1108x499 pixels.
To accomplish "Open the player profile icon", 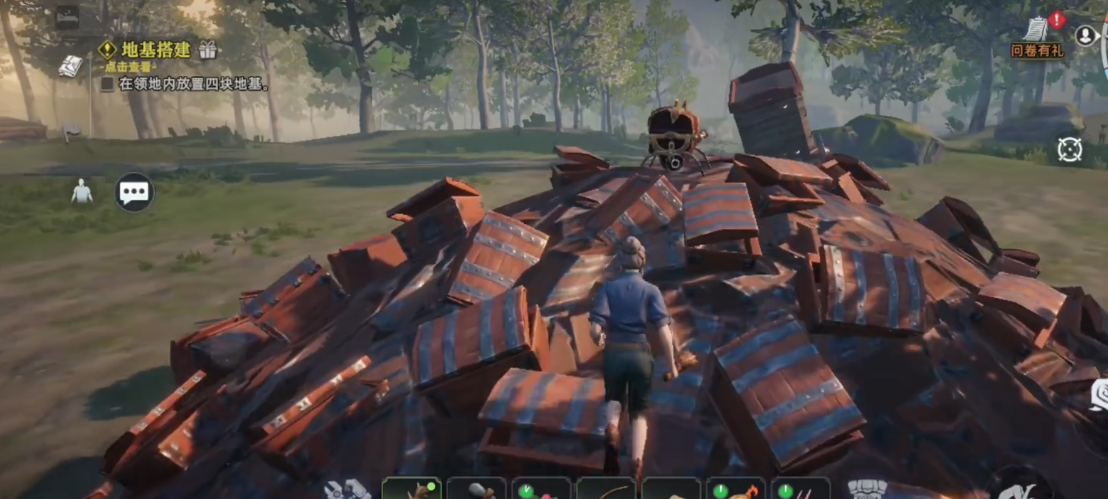I will pos(1085,36).
